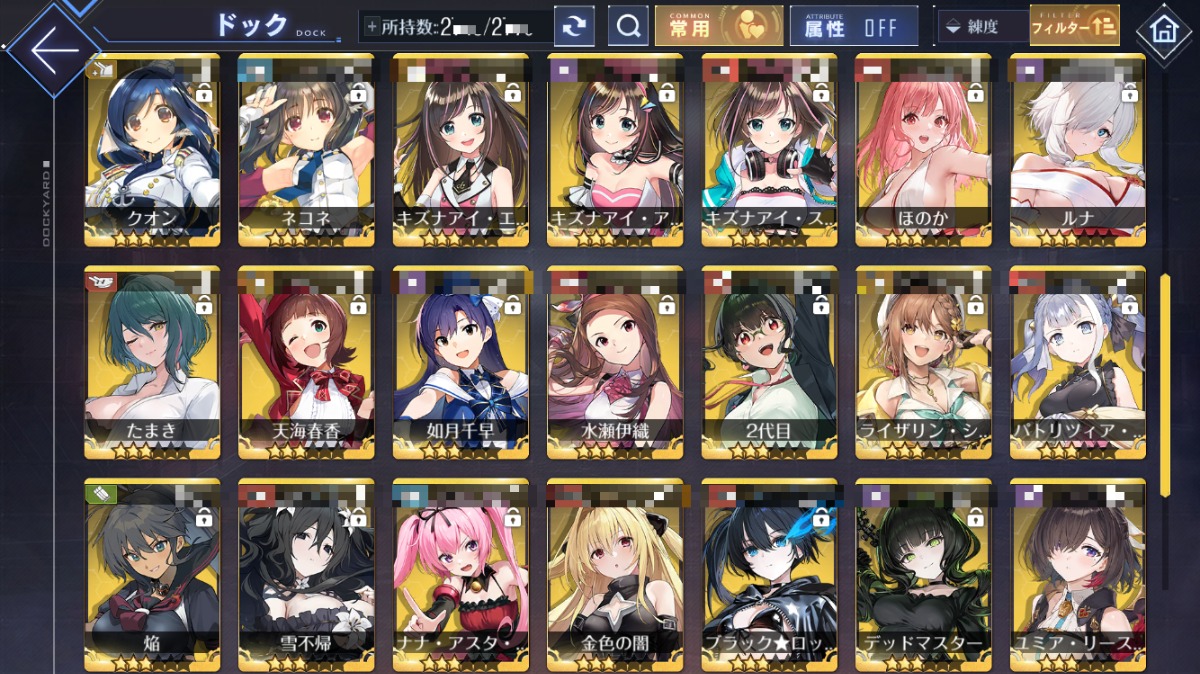Pick the 水瀬伊織 card

click(x=615, y=362)
